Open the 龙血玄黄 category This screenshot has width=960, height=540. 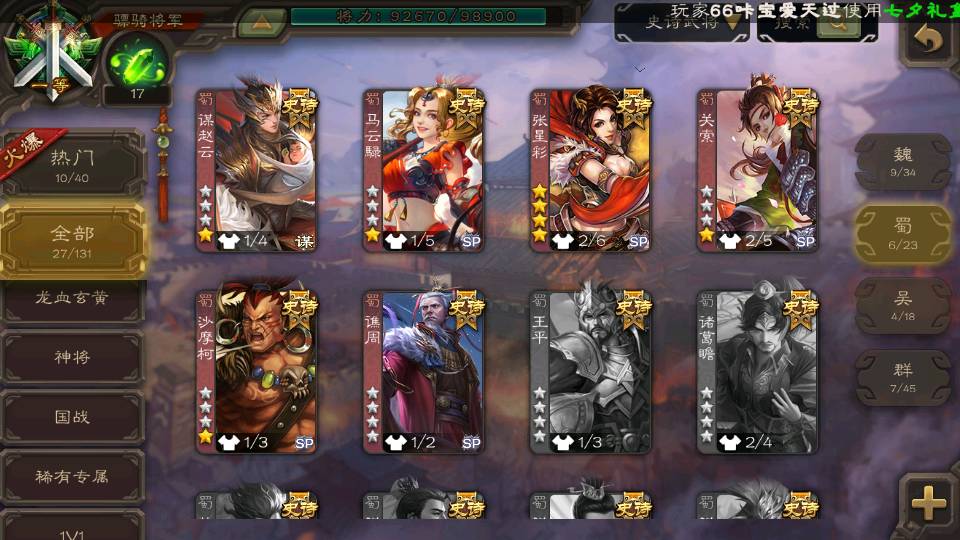[x=72, y=298]
